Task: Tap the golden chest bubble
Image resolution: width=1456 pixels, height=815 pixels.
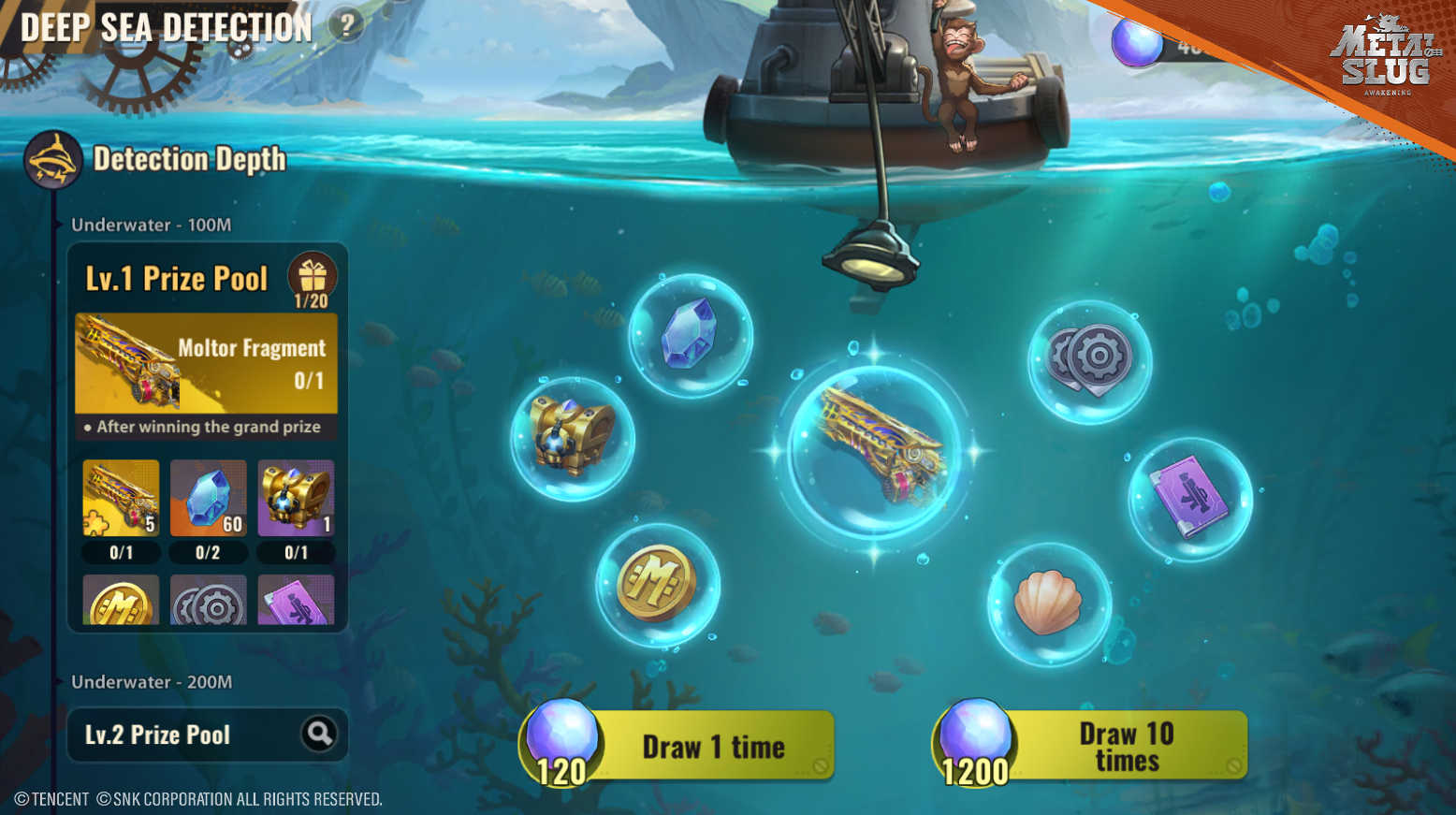Action: tap(572, 437)
